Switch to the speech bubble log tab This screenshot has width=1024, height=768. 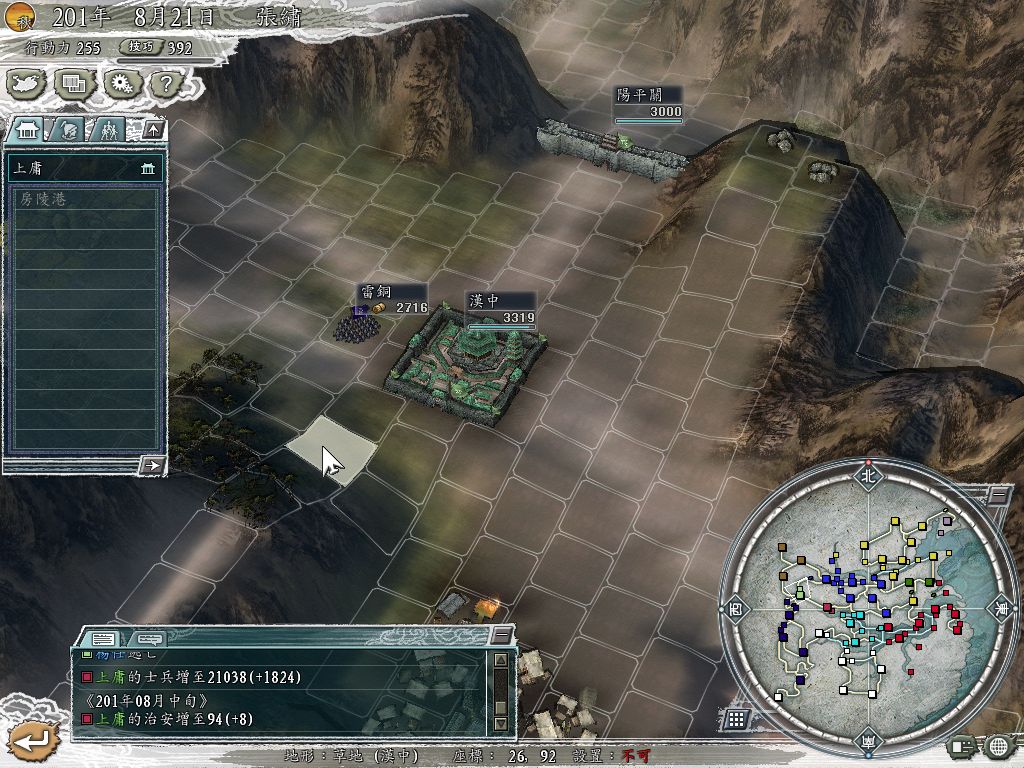149,638
